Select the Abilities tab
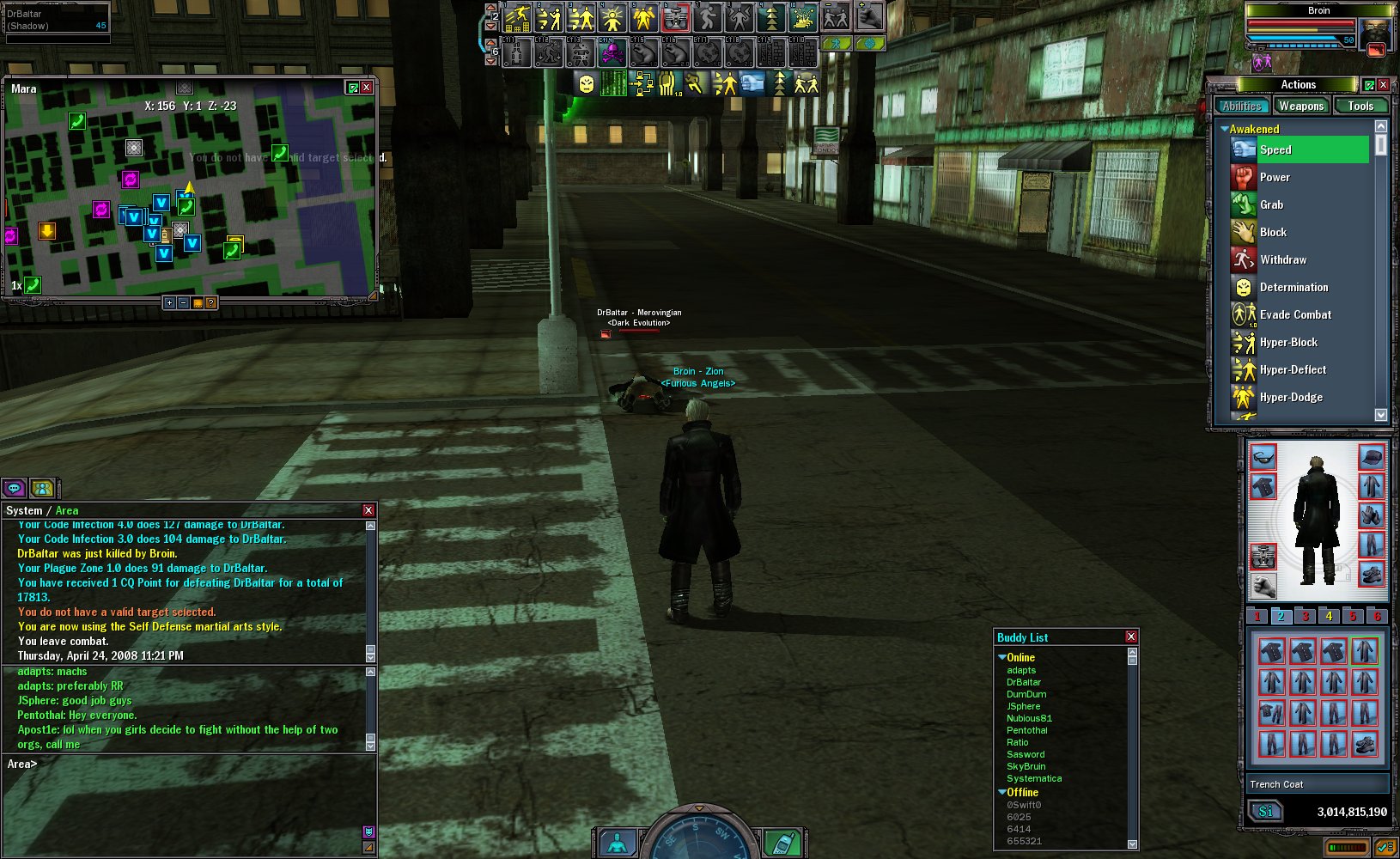 pos(1242,107)
